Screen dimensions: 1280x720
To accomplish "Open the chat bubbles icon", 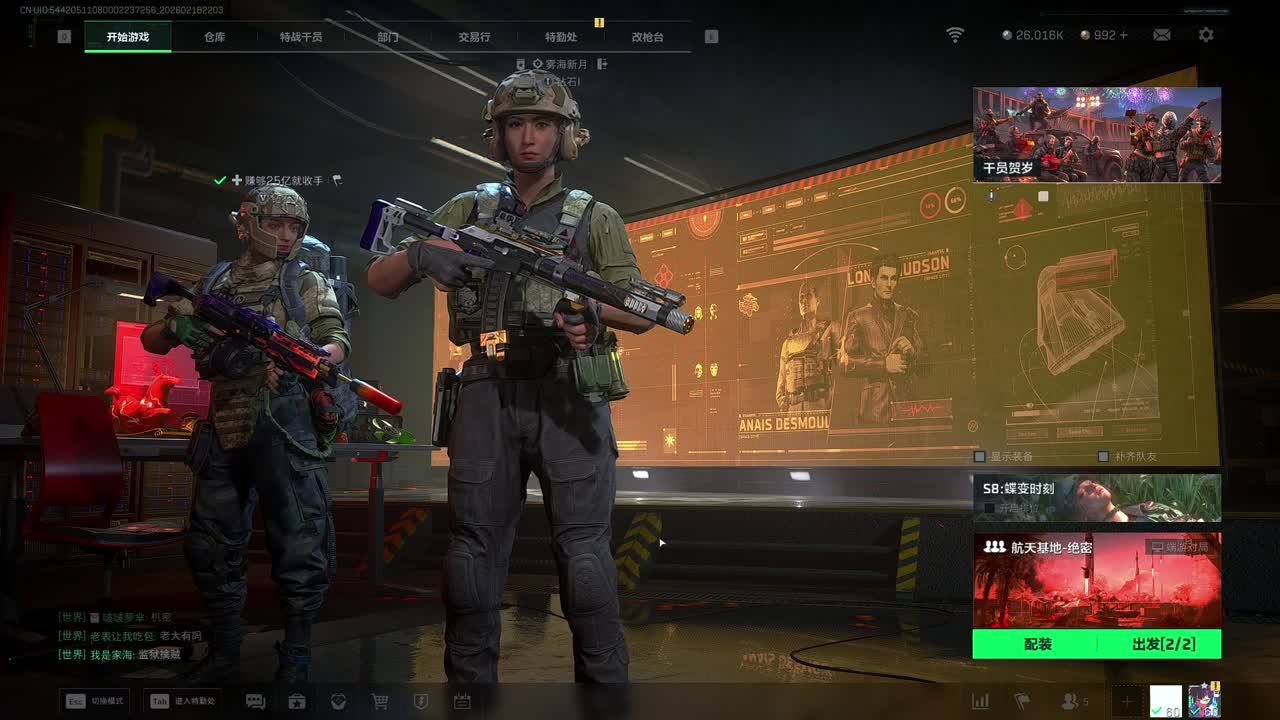I will (255, 702).
